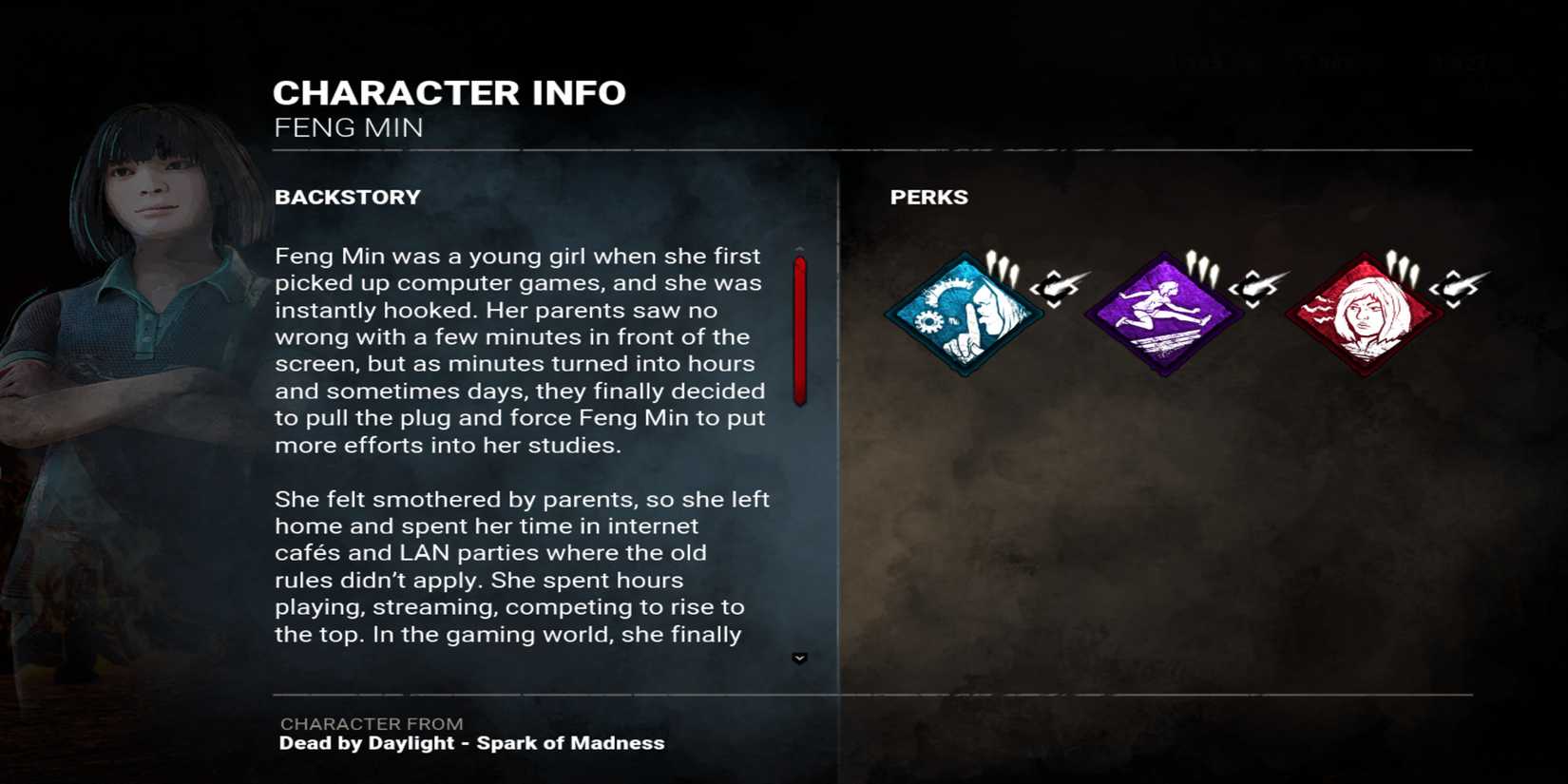Image resolution: width=1568 pixels, height=784 pixels.
Task: Click the scrollbar track below the red thumb
Action: [799, 523]
